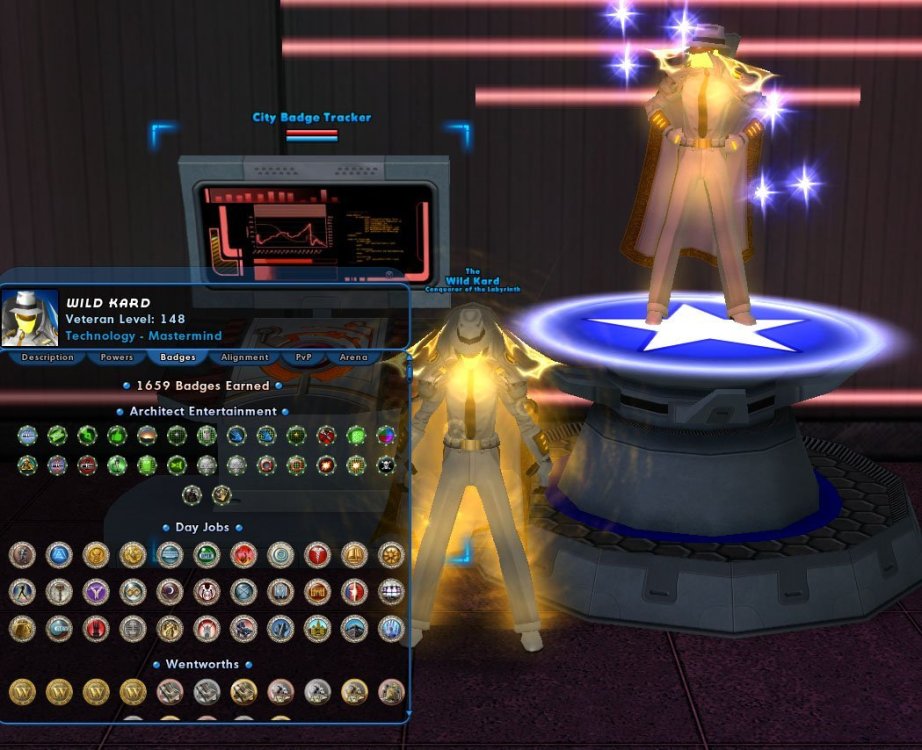
Task: Click the hammer Day Job badge
Action: (x=58, y=591)
